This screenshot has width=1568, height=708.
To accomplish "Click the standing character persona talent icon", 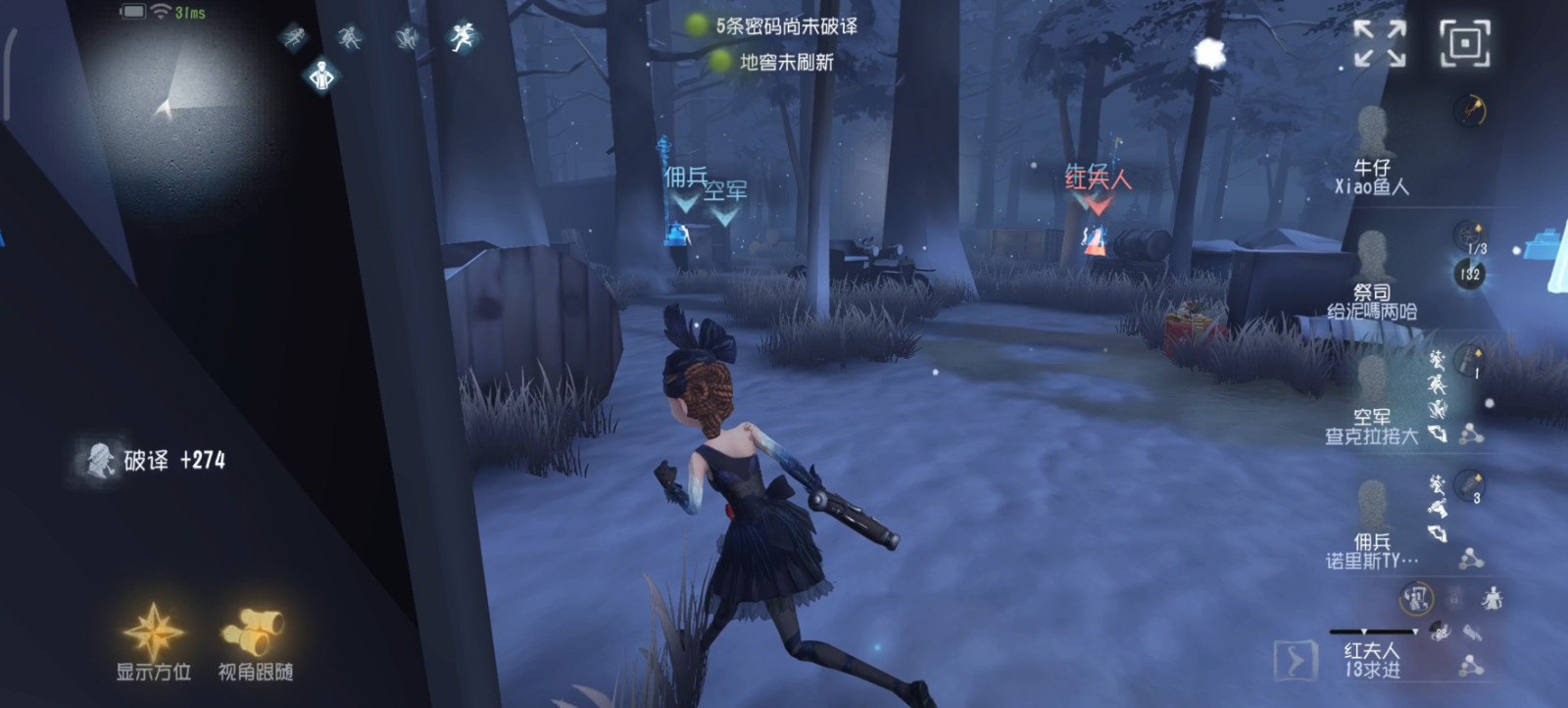I will point(321,76).
